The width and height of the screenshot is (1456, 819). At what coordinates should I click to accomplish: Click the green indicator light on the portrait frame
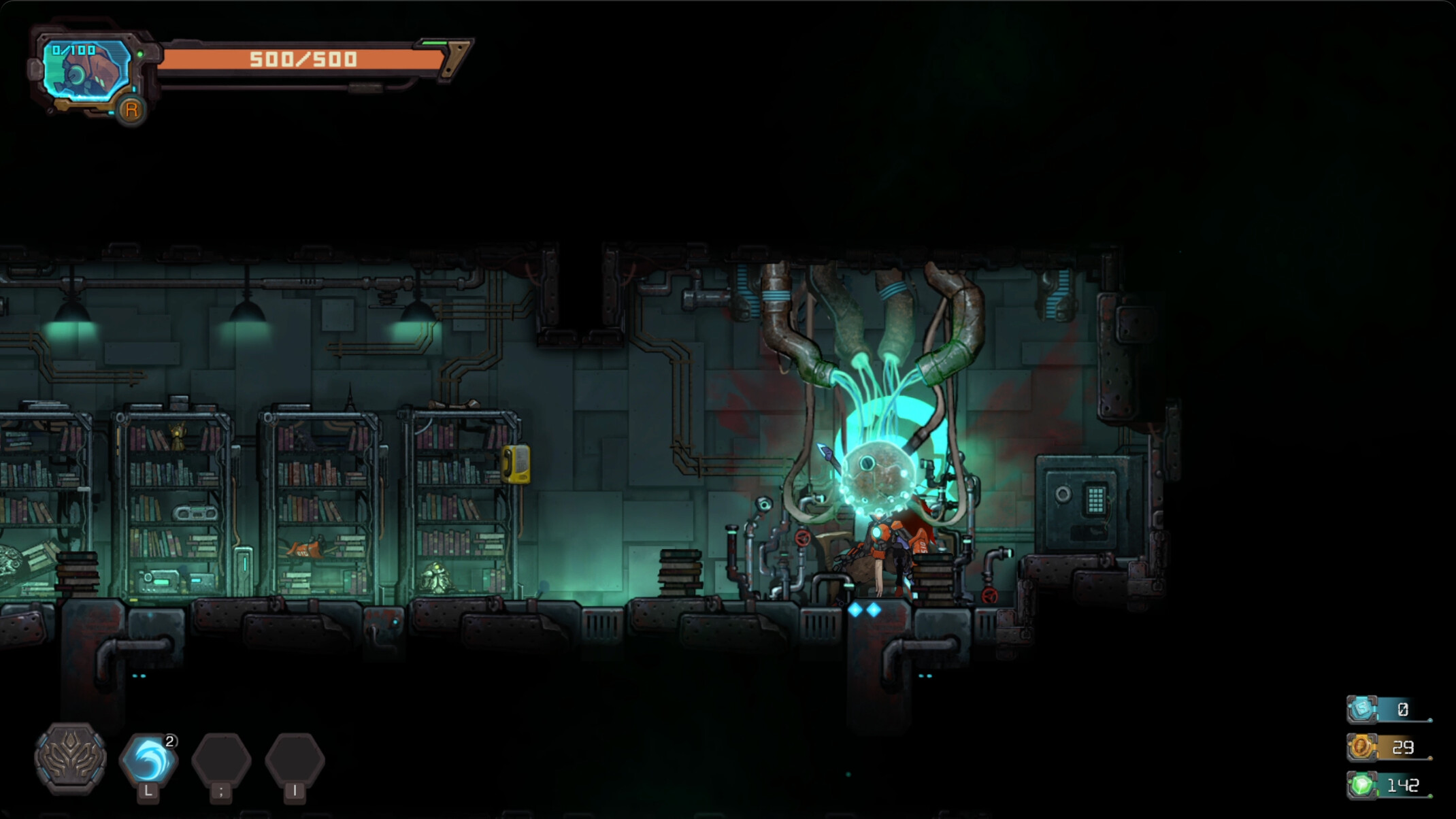point(139,53)
